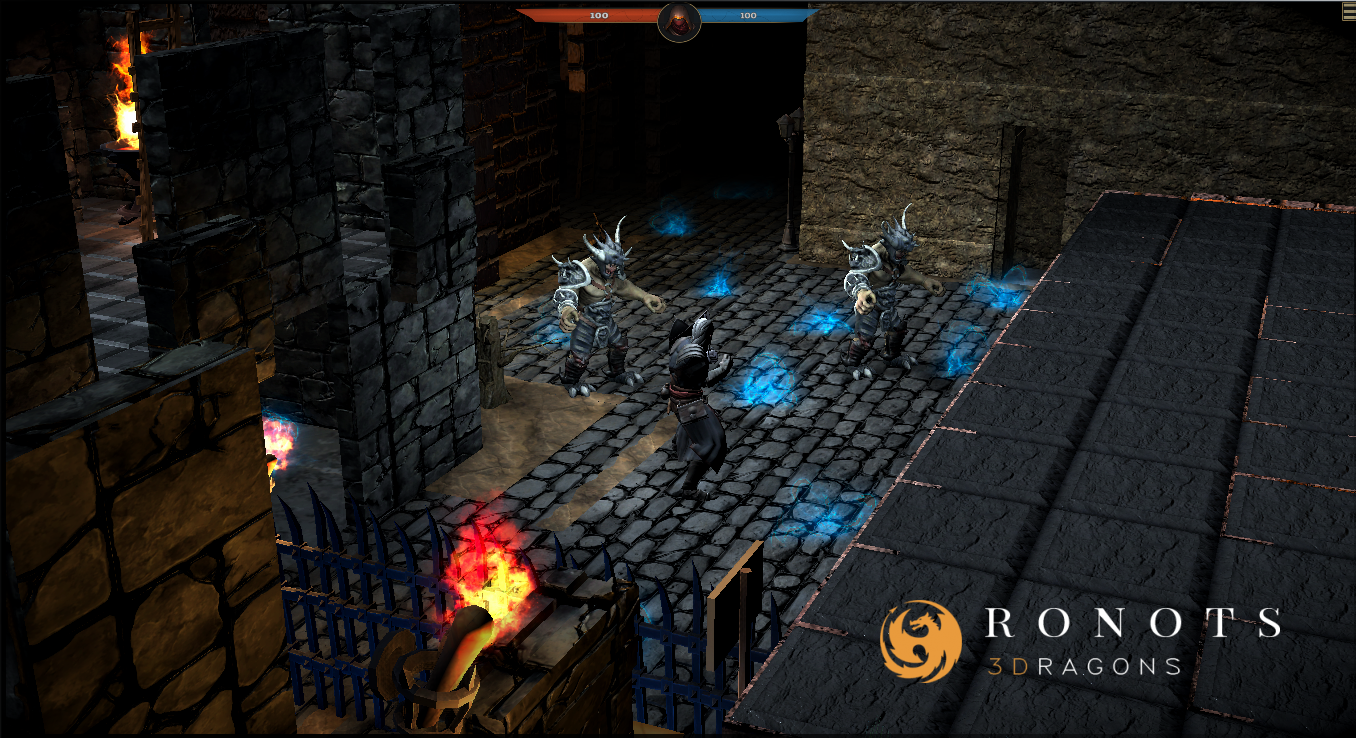Click the hooded character portrait
Viewport: 1356px width, 738px height.
[679, 20]
